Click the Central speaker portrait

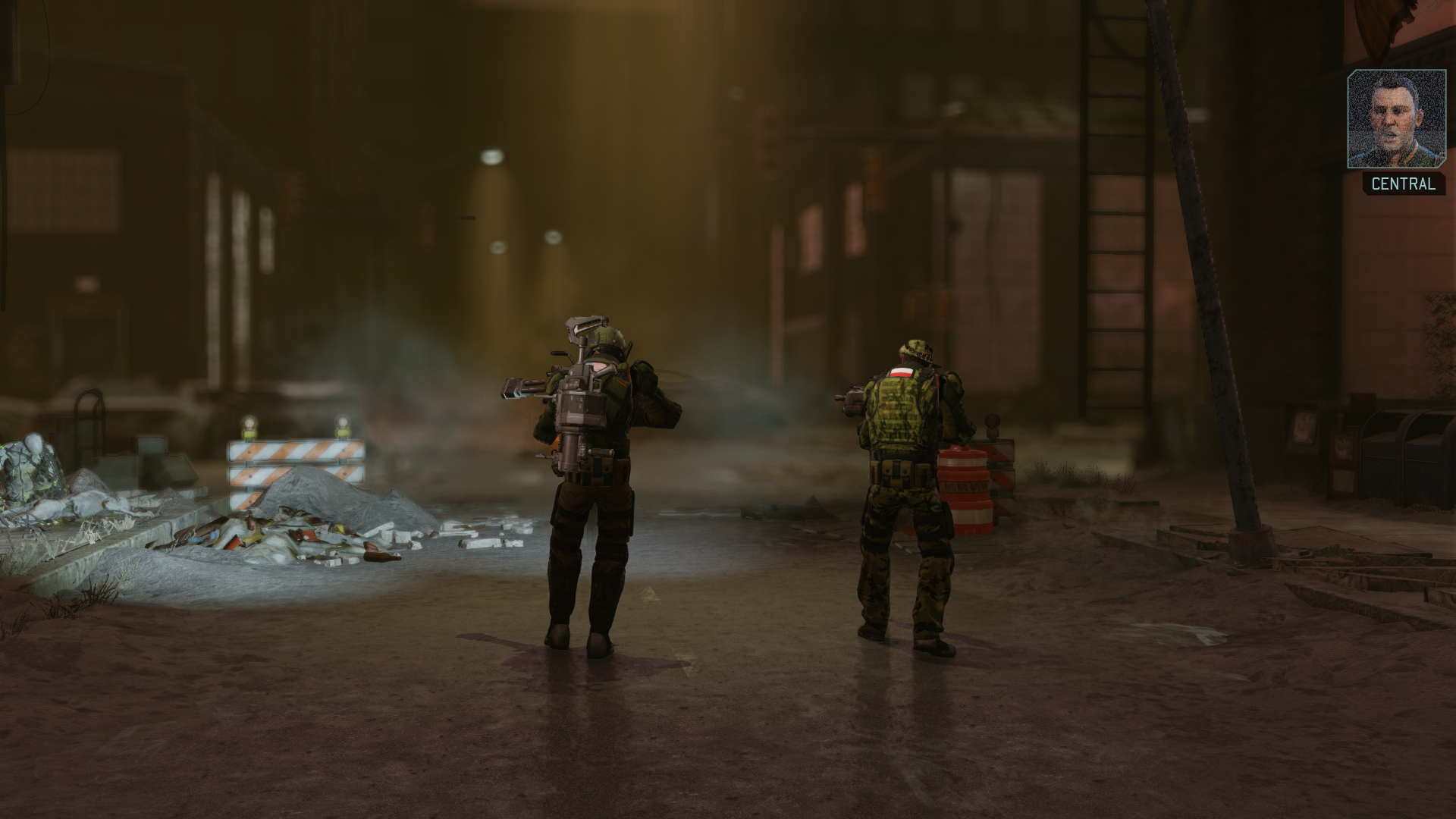(x=1396, y=119)
